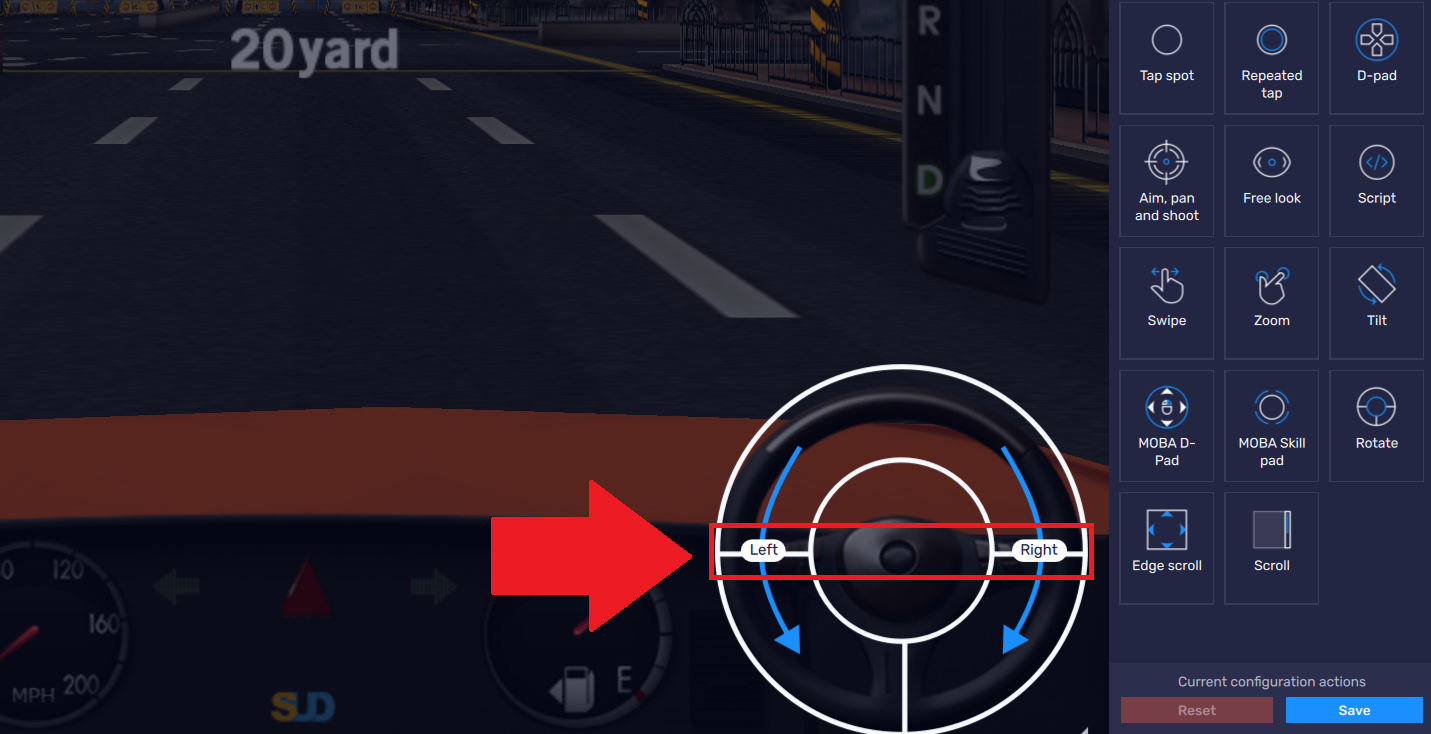
Task: Open the Script control option
Action: (1376, 181)
